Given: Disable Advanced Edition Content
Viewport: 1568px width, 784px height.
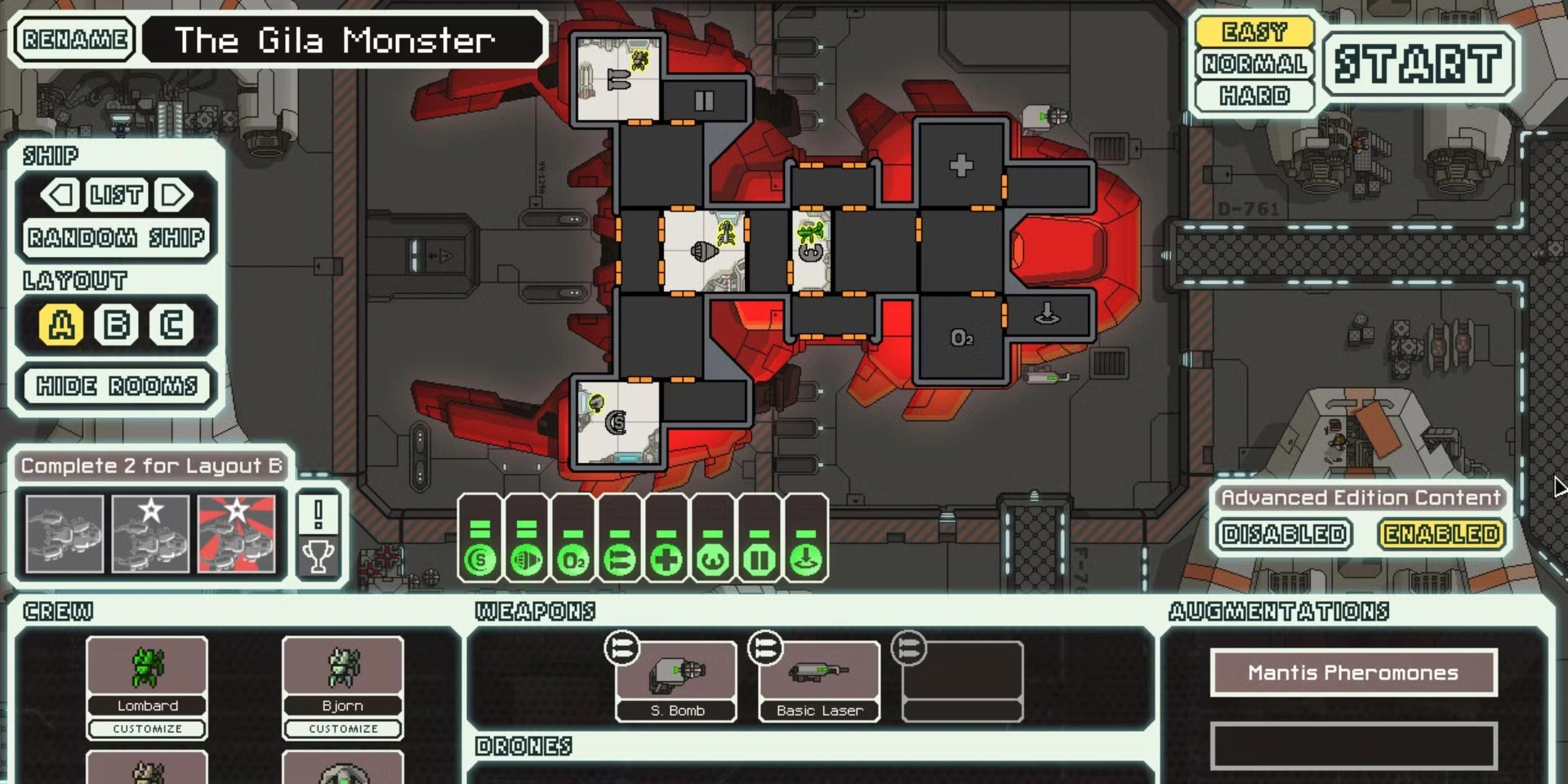Looking at the screenshot, I should 1284,534.
